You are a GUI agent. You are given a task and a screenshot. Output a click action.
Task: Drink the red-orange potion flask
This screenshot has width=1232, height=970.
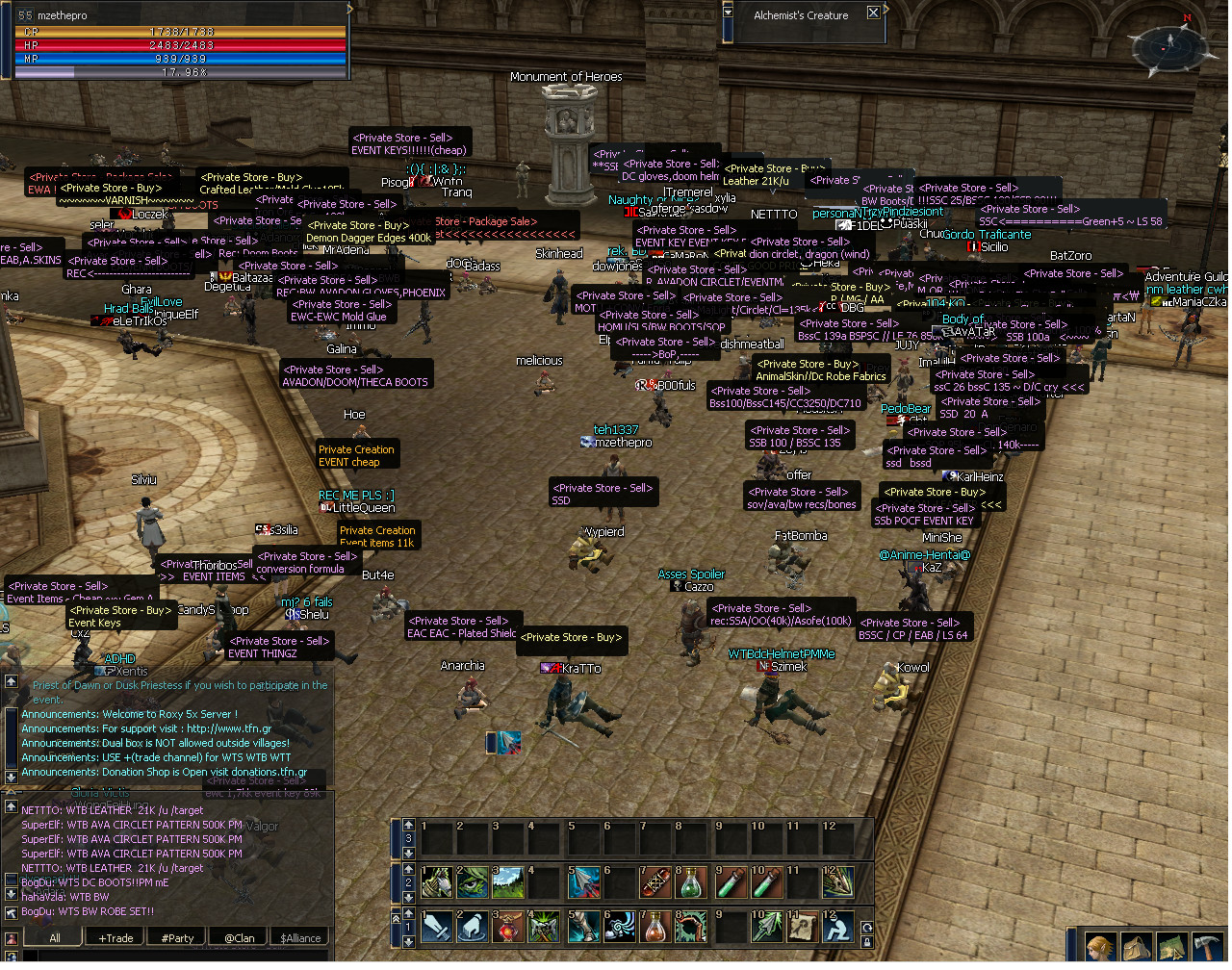655,927
